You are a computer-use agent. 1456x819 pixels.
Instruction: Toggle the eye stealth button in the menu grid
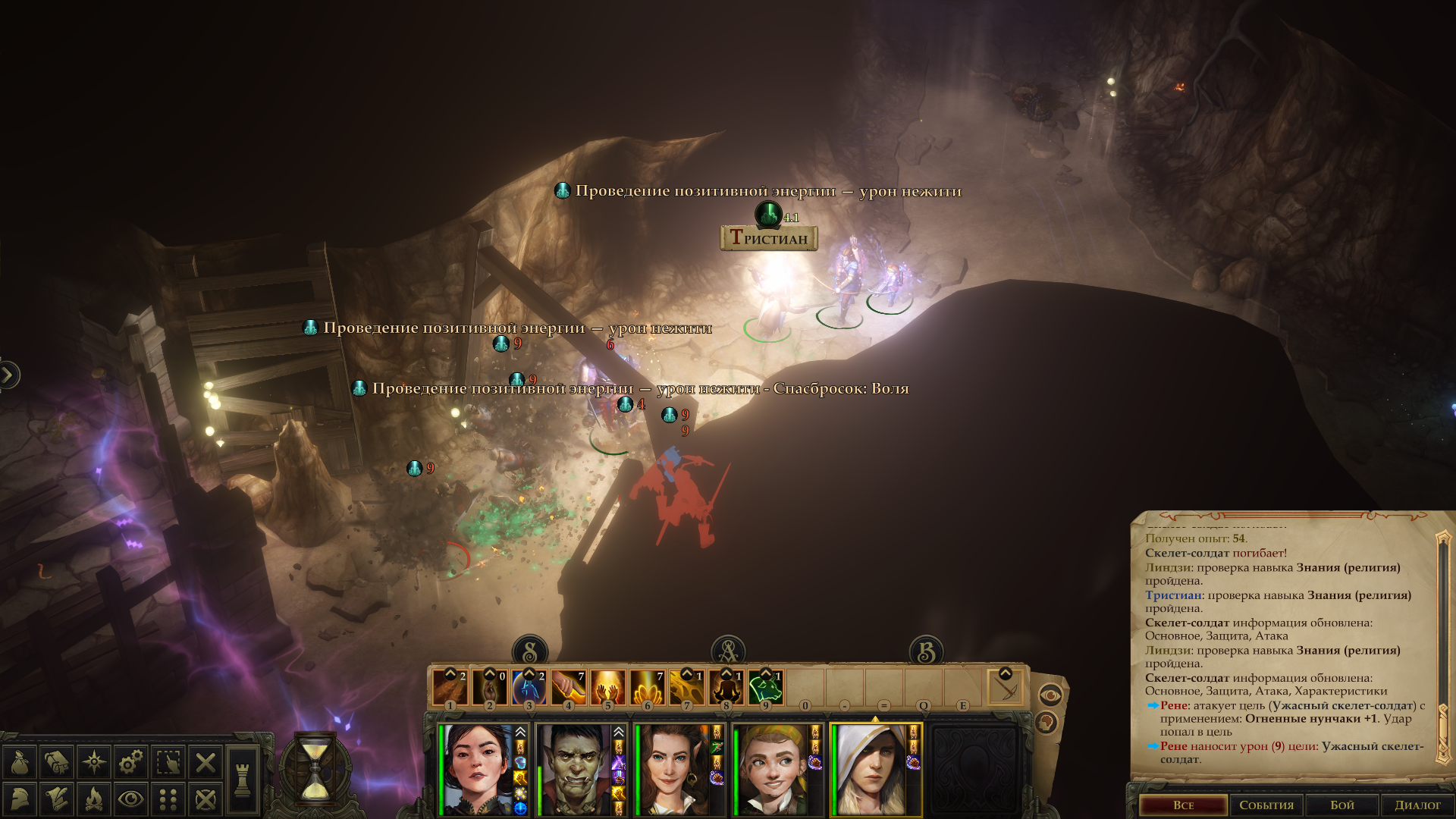click(131, 799)
